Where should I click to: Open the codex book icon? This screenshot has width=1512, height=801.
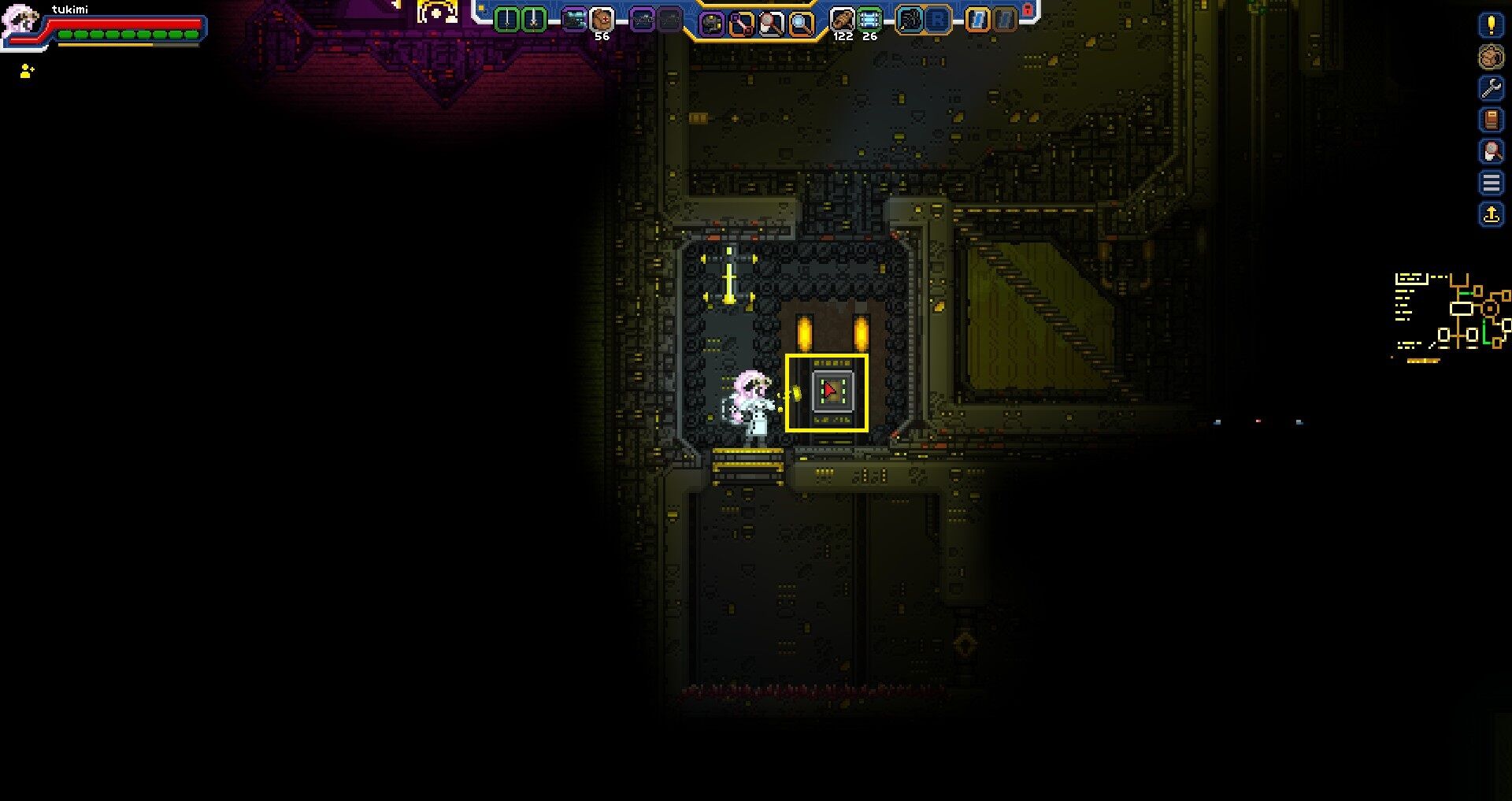1491,120
